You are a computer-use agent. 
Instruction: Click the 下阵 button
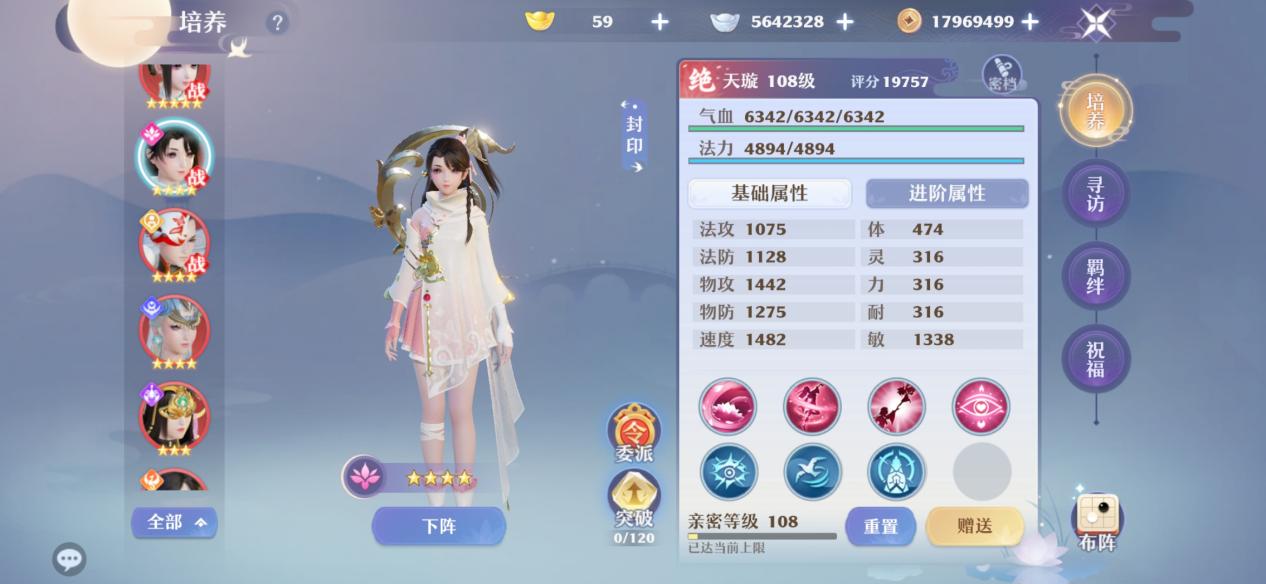coord(438,526)
